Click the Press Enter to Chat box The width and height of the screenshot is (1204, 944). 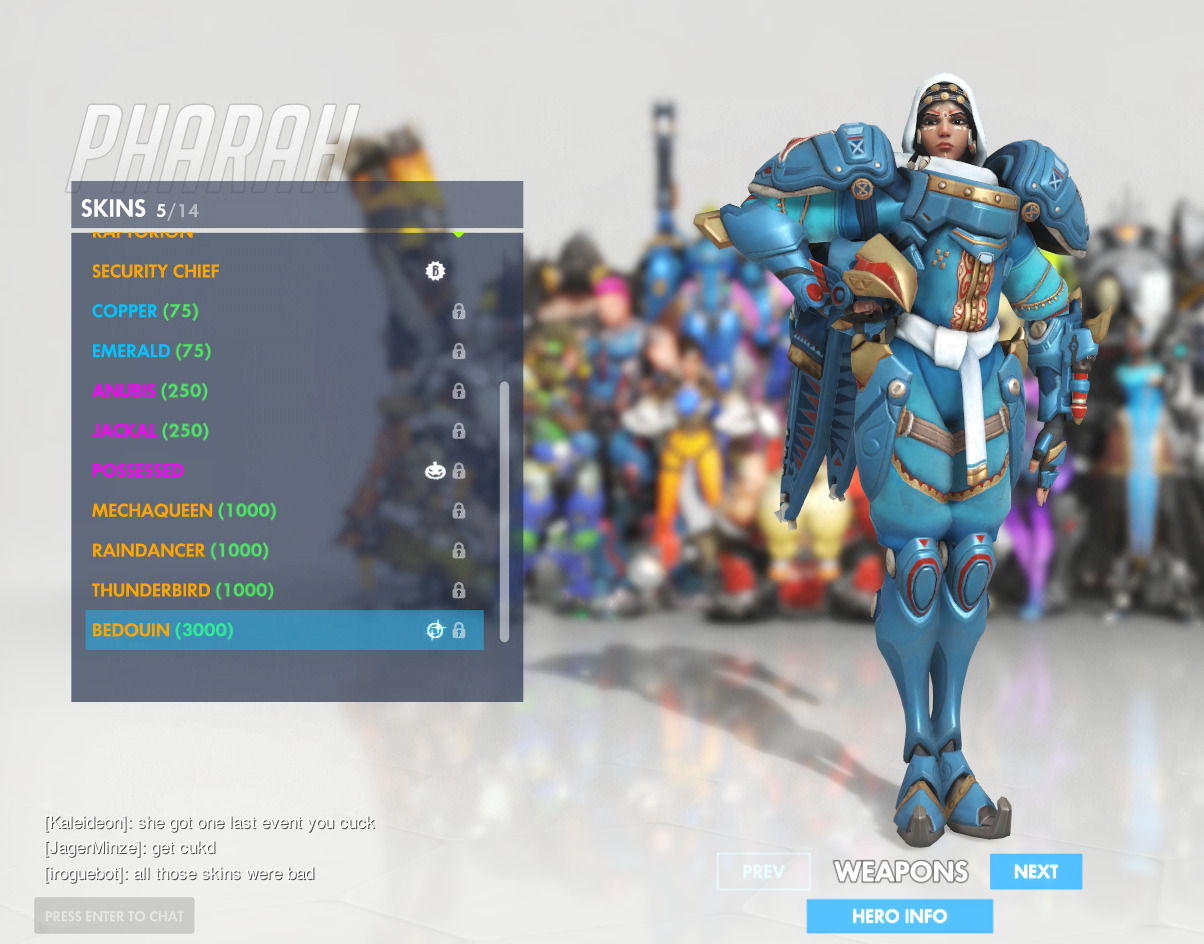114,916
